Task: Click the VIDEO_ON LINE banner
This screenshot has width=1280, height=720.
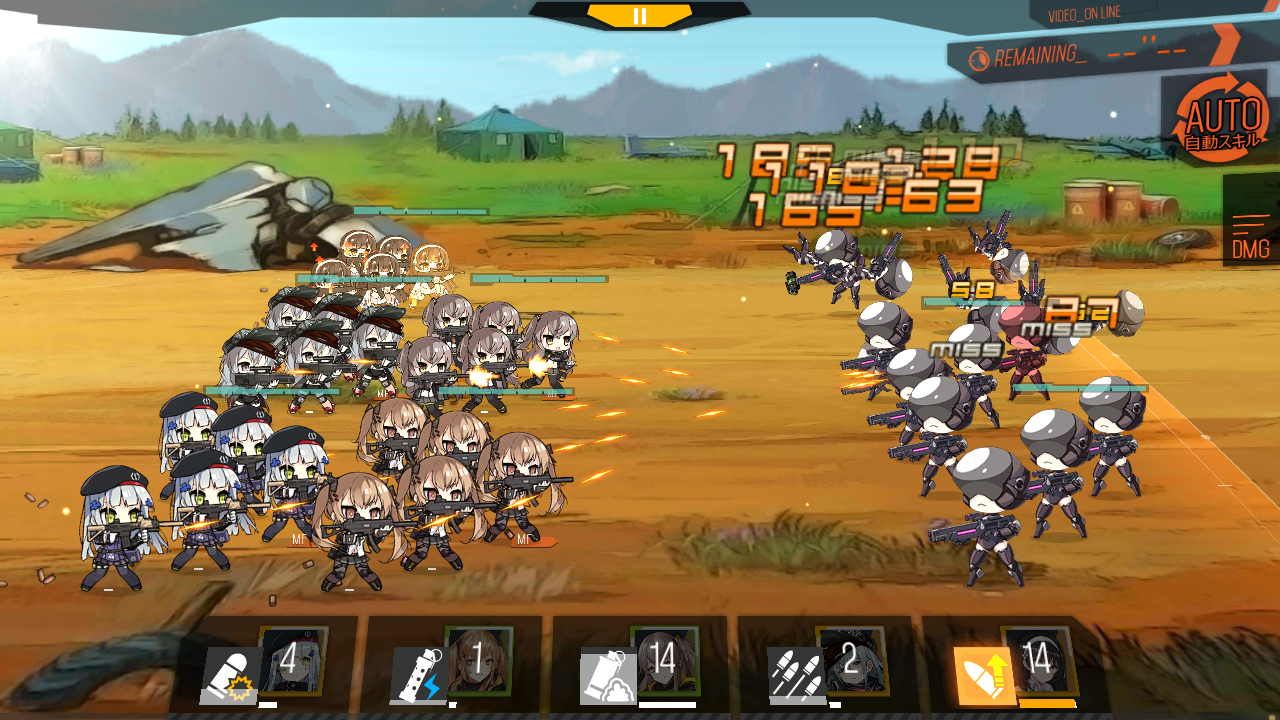Action: (1085, 15)
